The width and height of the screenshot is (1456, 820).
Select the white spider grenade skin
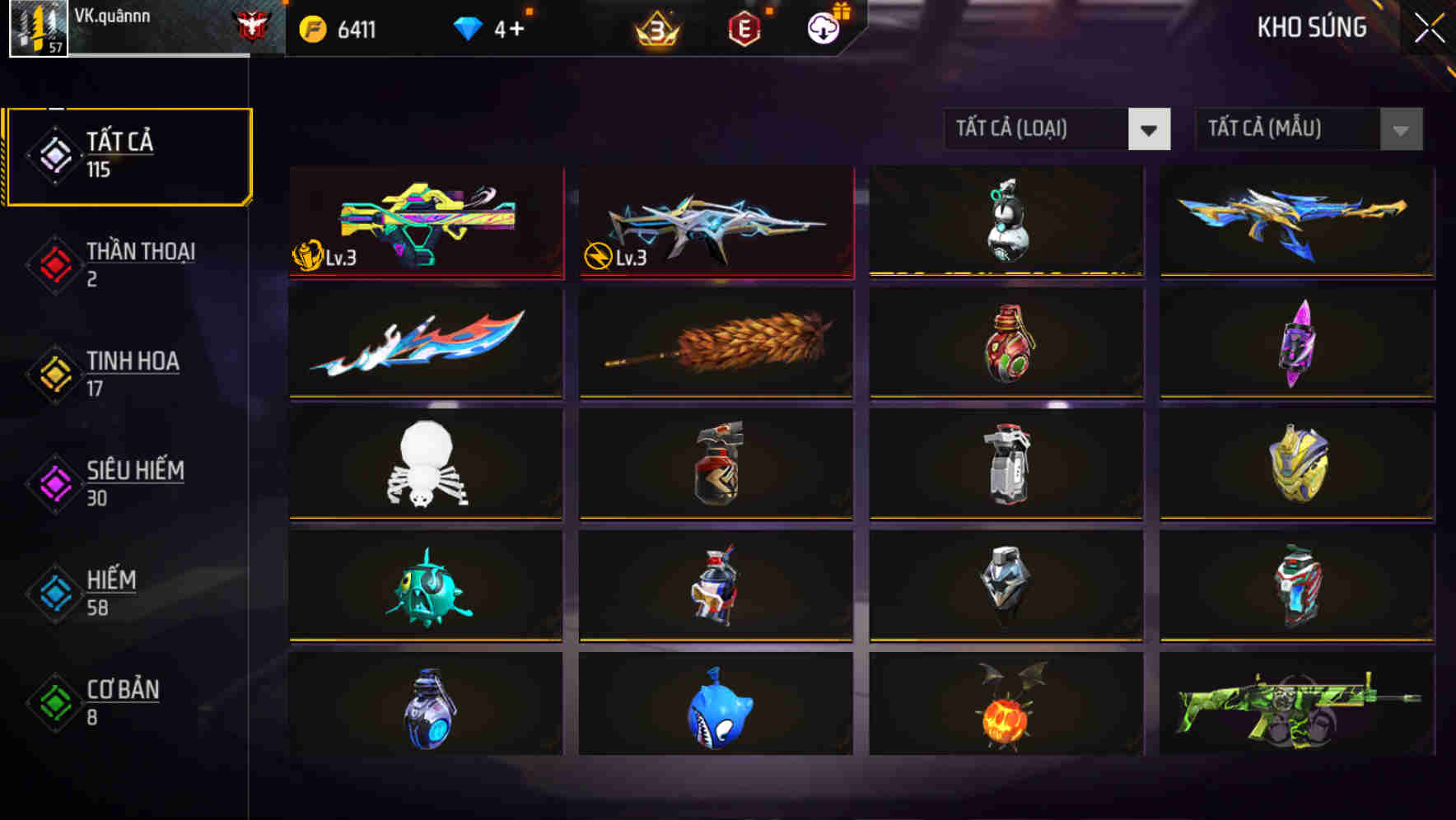click(426, 465)
